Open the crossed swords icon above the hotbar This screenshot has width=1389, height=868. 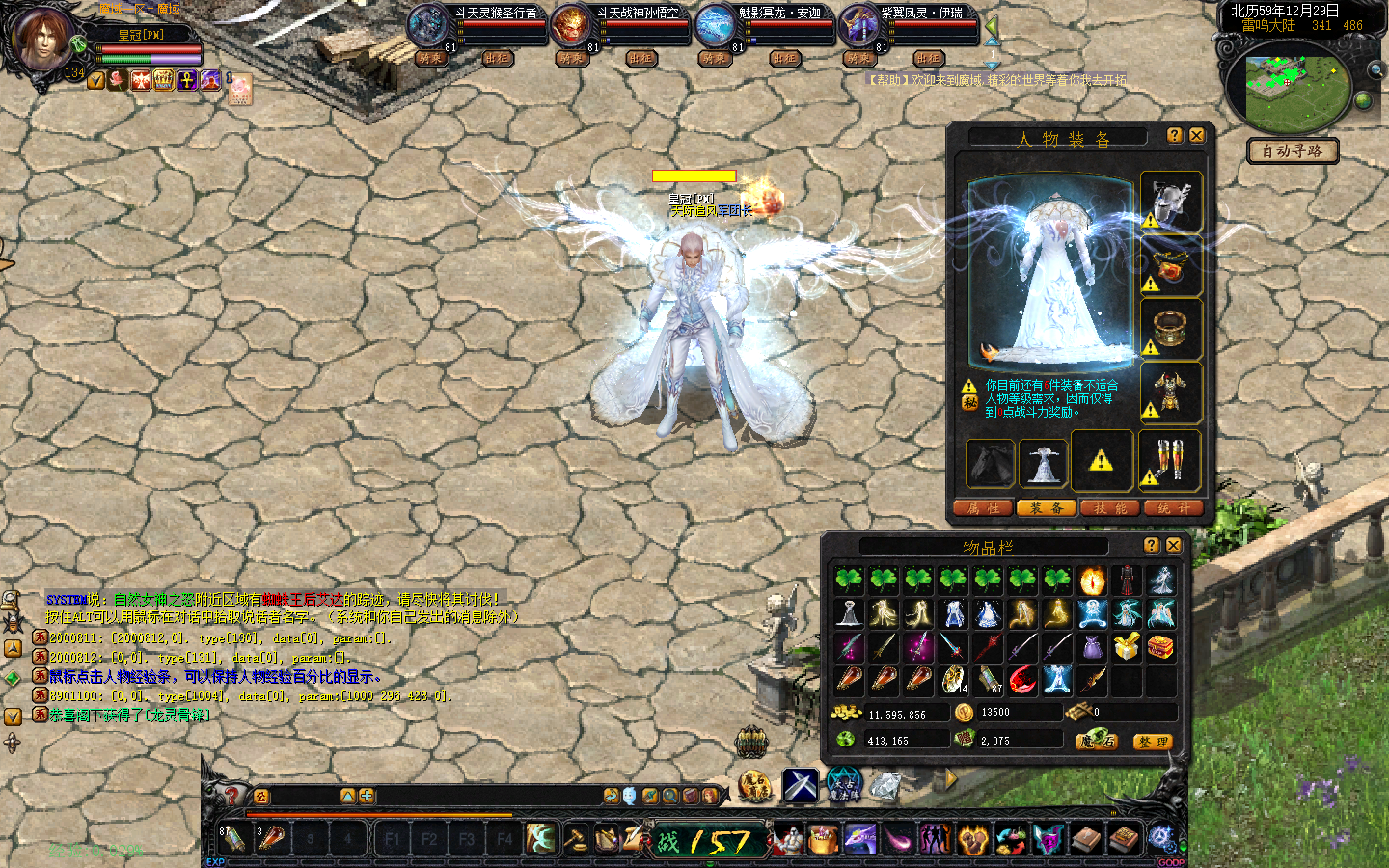click(800, 785)
